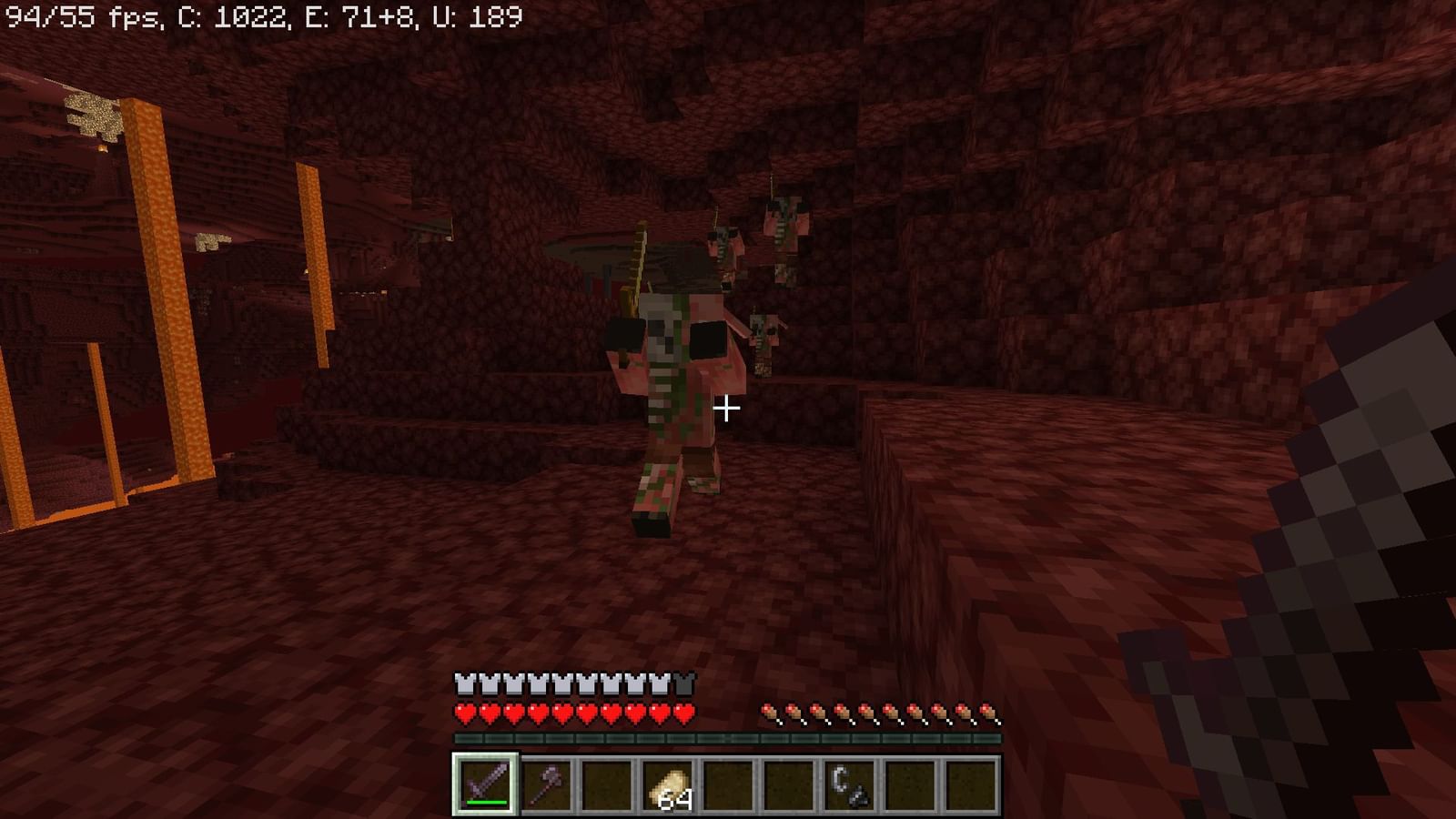The height and width of the screenshot is (819, 1456).
Task: Click the green durability bar under the sword
Action: pyautogui.click(x=486, y=801)
